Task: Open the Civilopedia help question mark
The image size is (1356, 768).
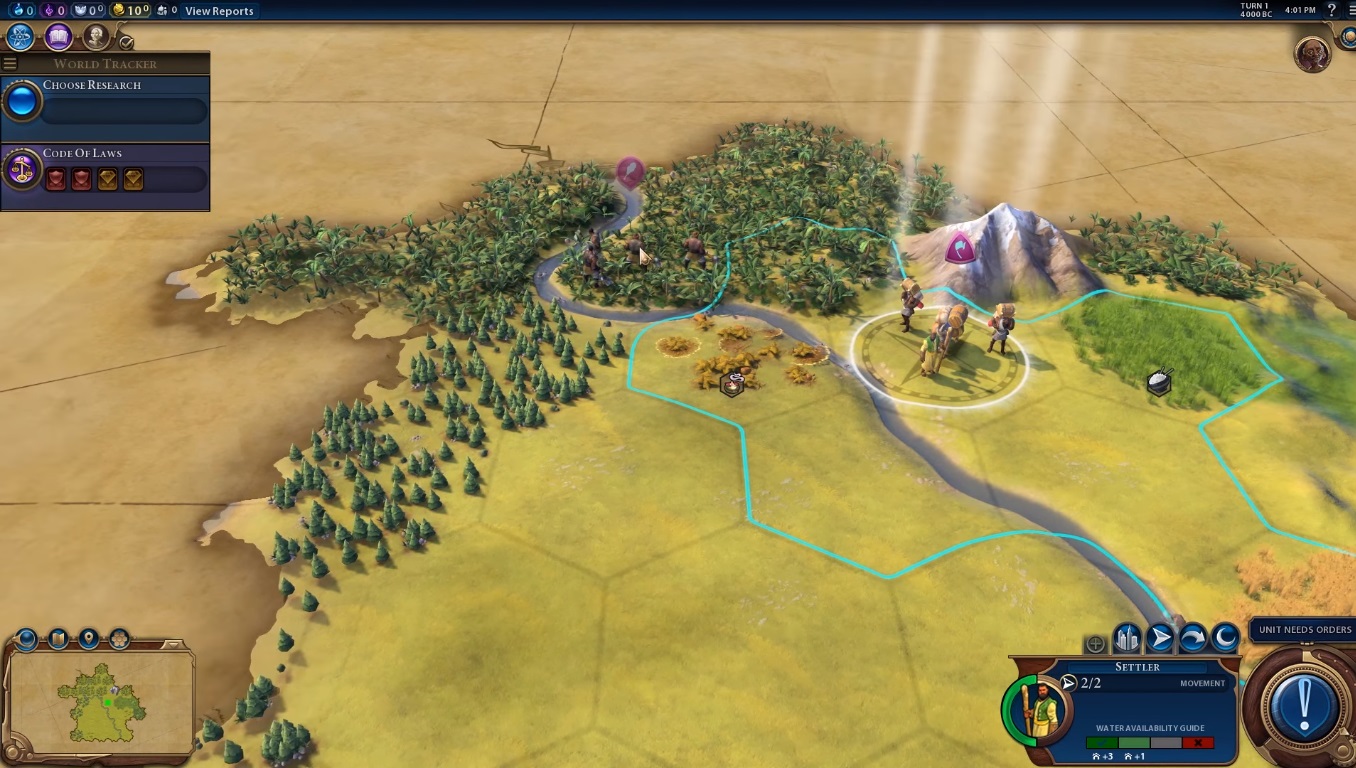Action: tap(1332, 10)
